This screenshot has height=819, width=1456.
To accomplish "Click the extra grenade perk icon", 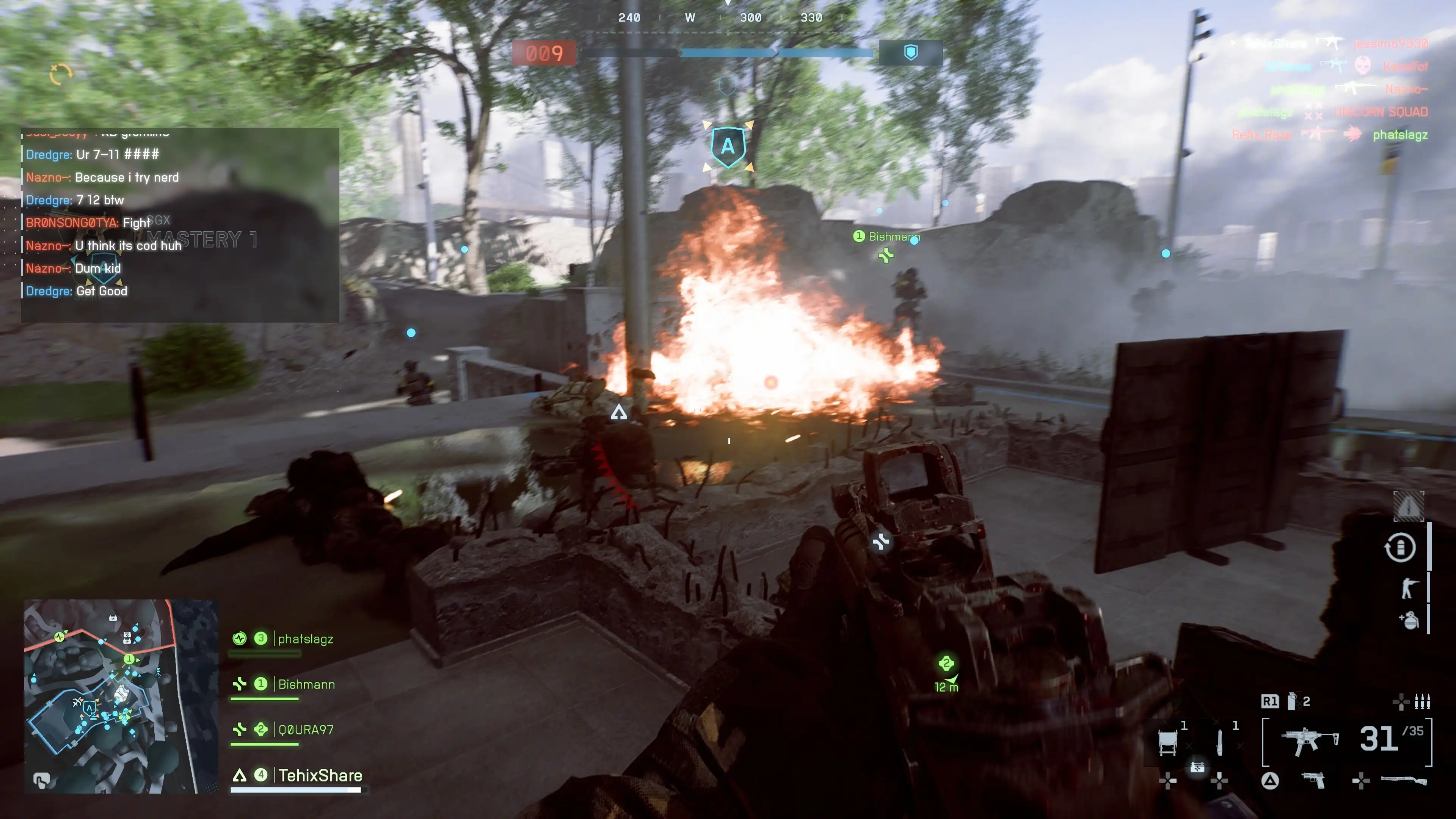I will coord(1409,620).
